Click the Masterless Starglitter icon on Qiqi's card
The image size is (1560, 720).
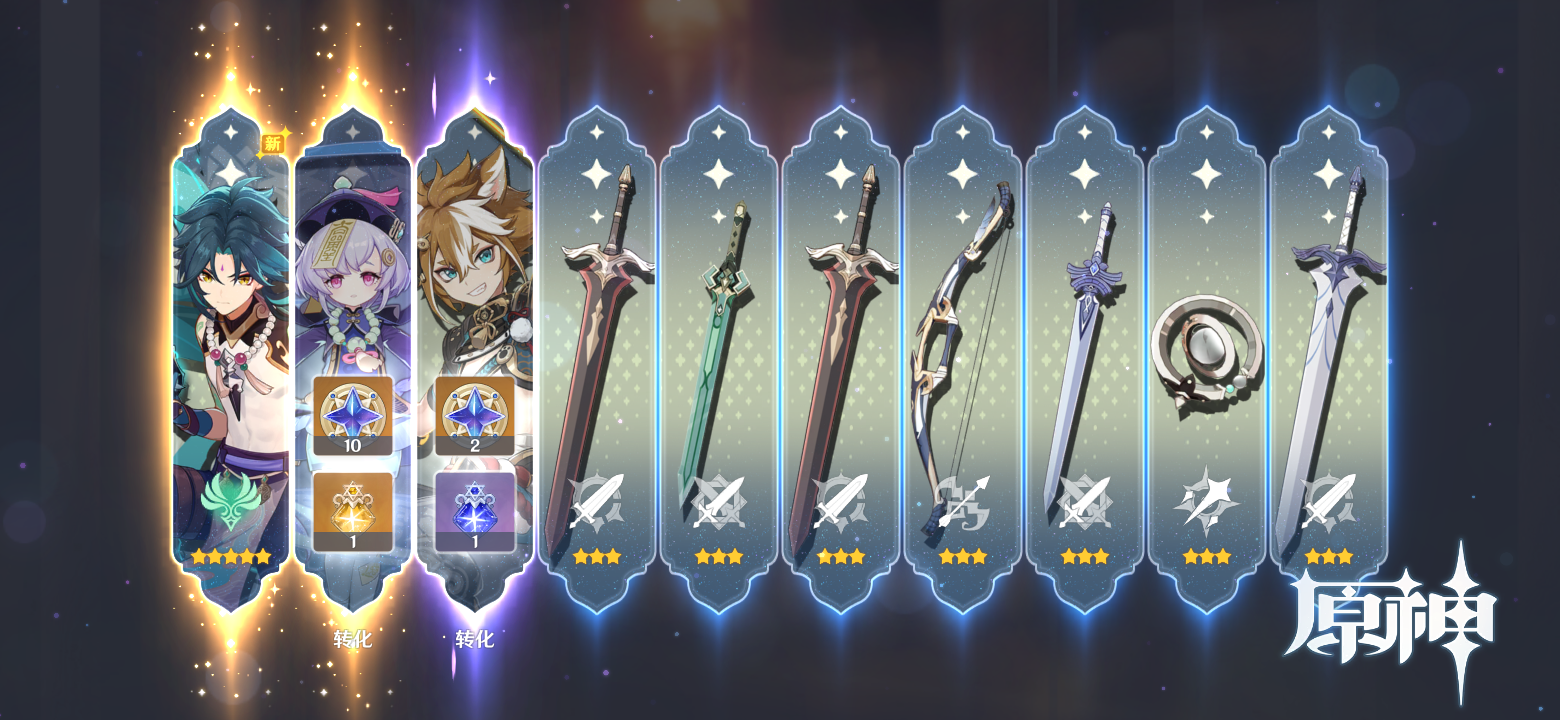351,414
